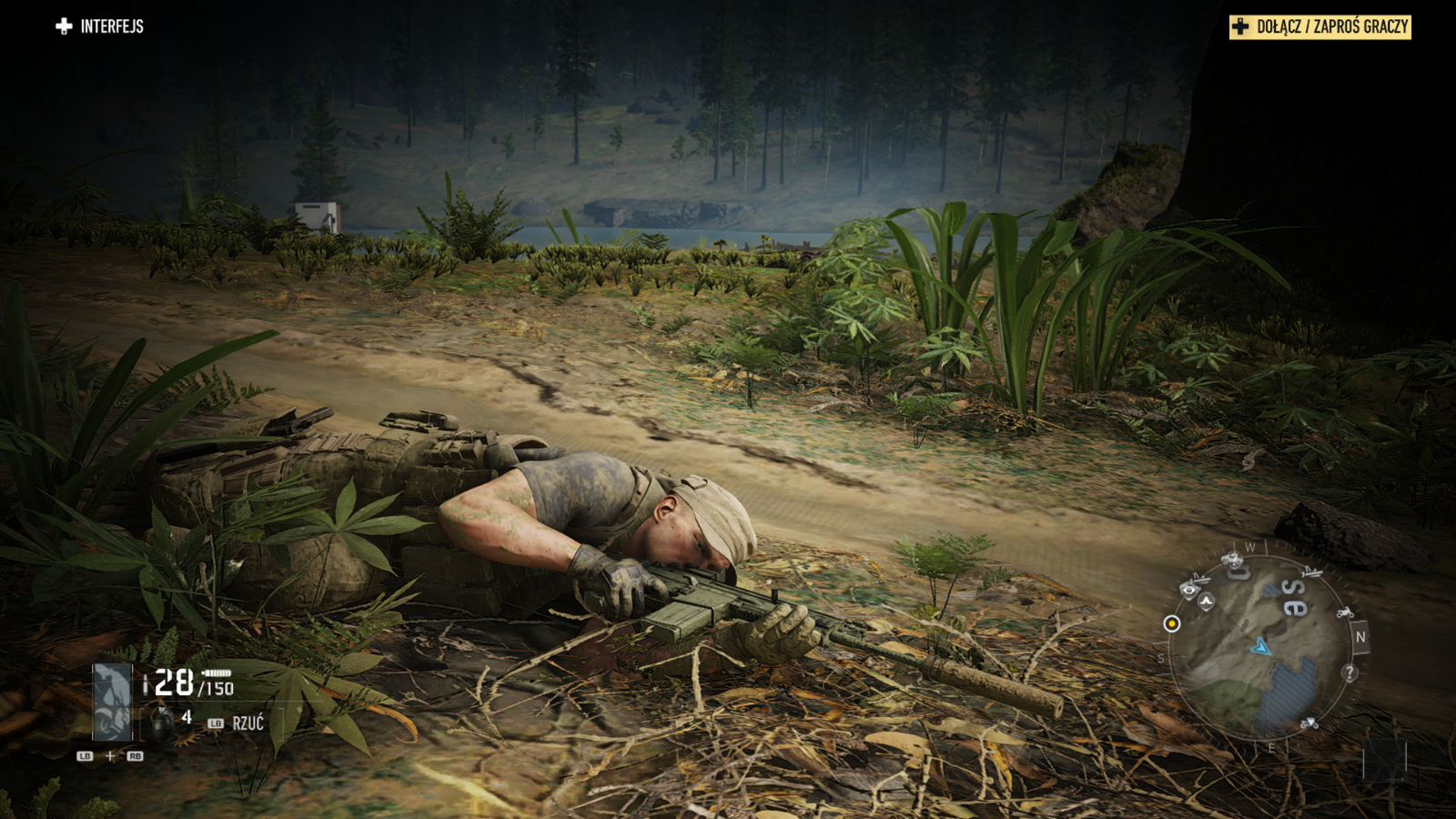Select the question mark marker on minimap
This screenshot has height=819, width=1456.
coord(1350,672)
